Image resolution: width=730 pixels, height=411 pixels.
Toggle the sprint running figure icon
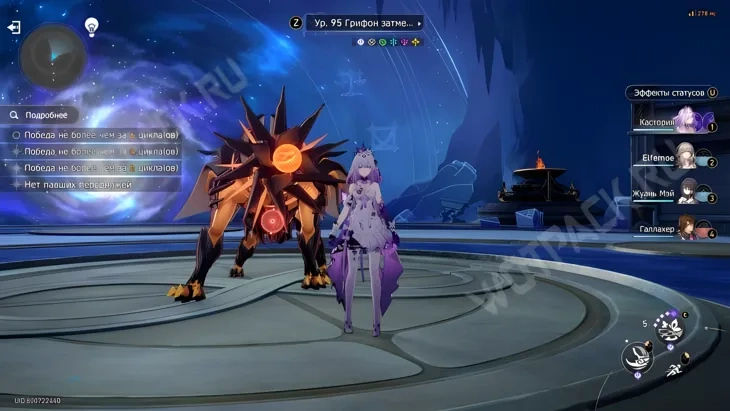coord(676,370)
